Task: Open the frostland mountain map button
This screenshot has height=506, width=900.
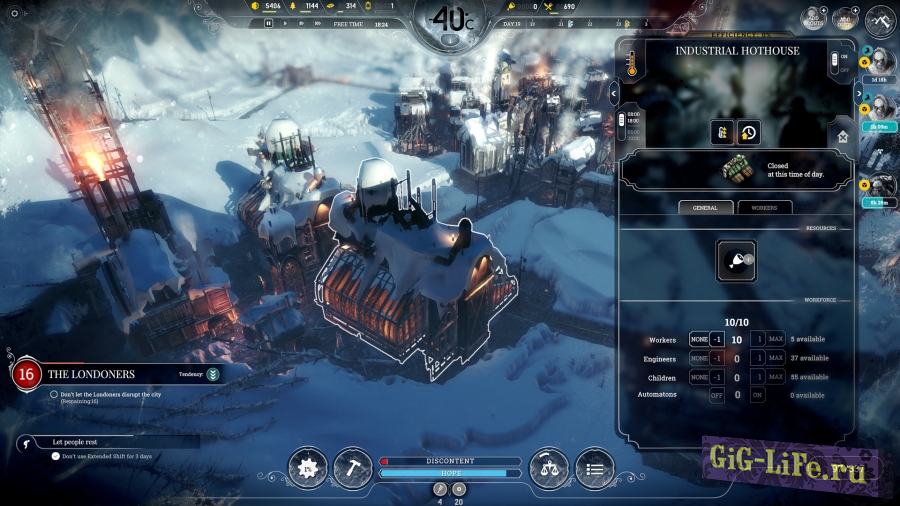Action: click(880, 20)
